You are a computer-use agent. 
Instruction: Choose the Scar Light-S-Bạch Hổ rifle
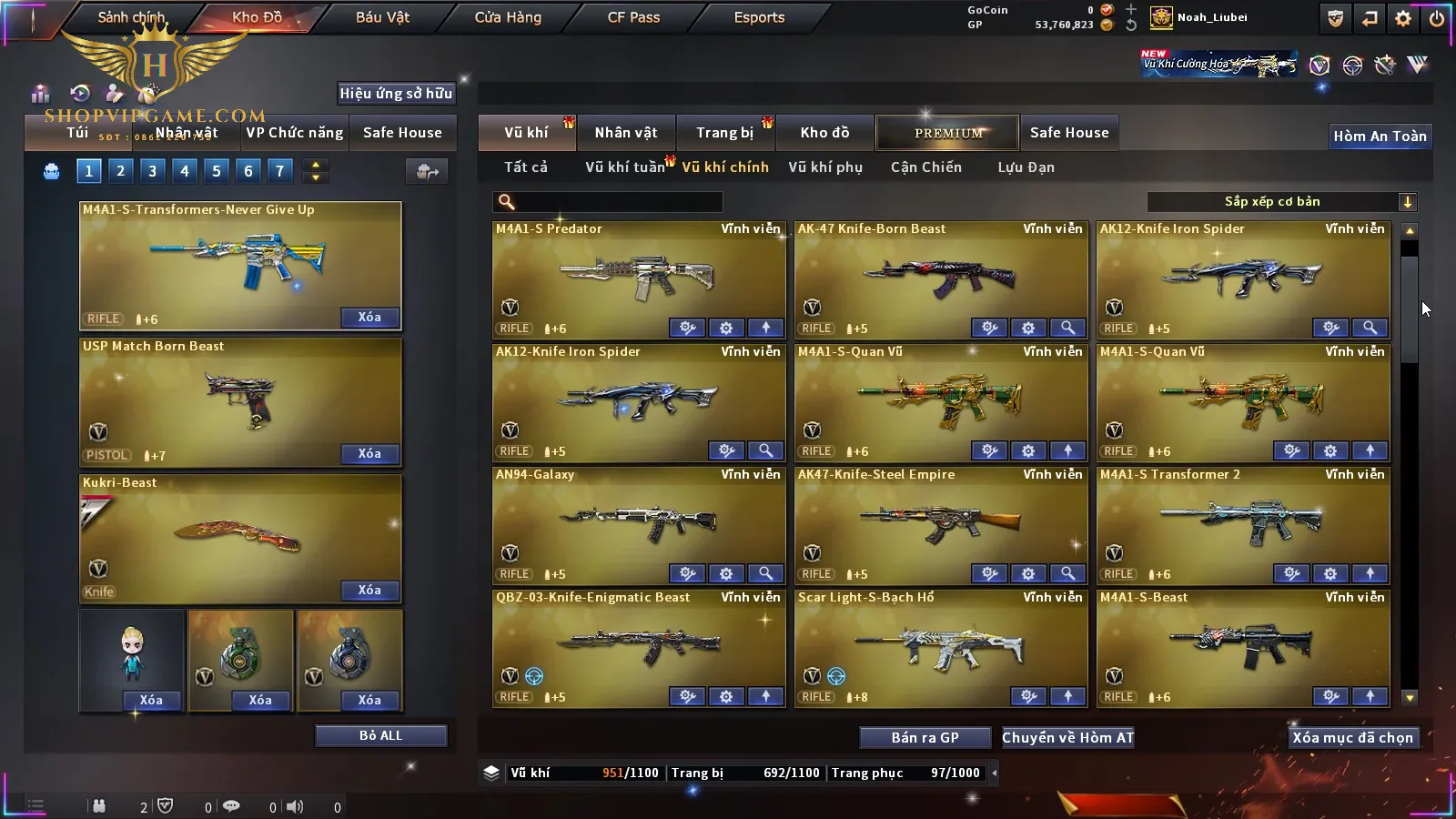click(940, 646)
